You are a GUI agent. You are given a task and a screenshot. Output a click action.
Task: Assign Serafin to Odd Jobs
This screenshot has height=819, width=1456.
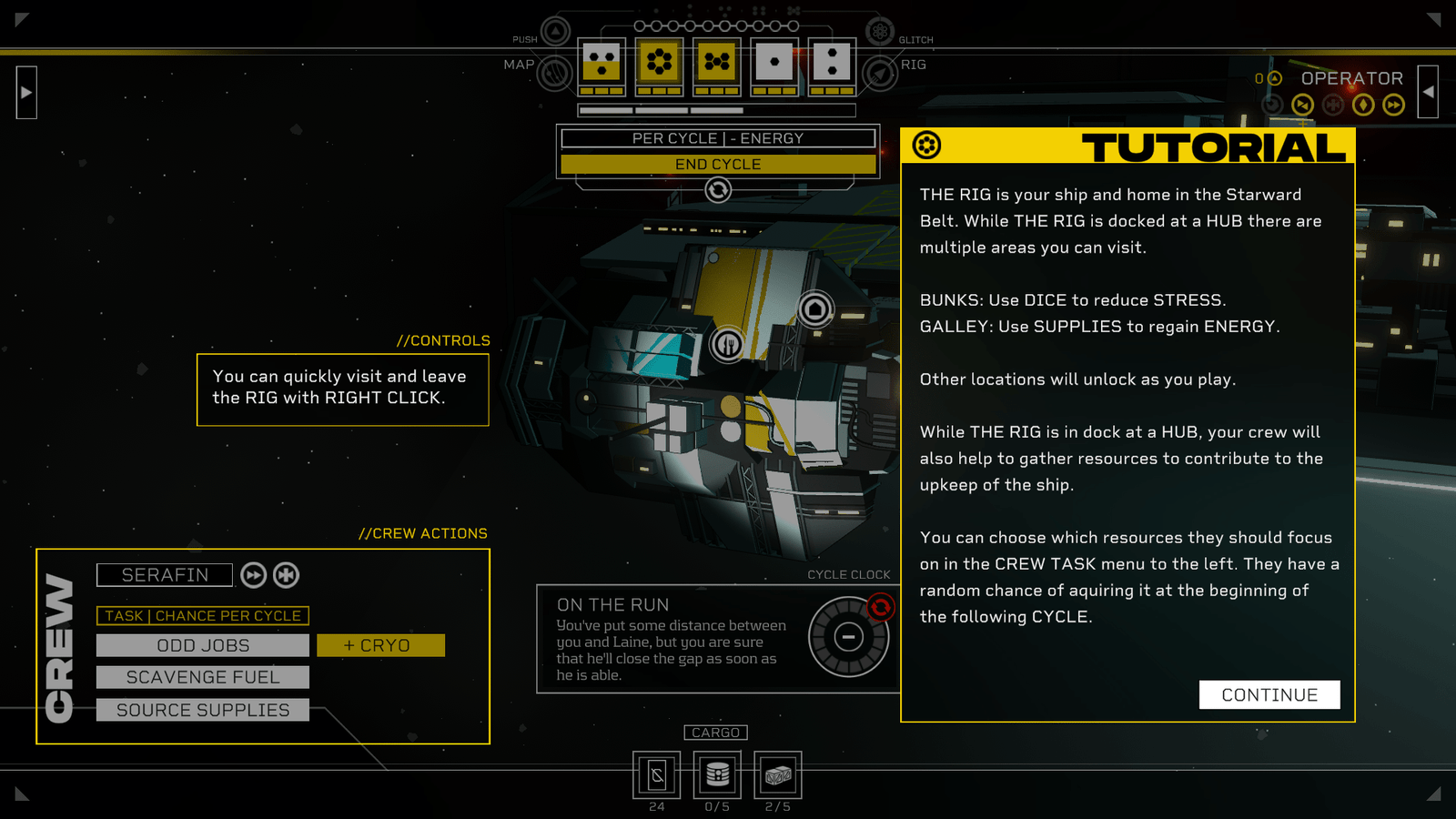pos(202,645)
